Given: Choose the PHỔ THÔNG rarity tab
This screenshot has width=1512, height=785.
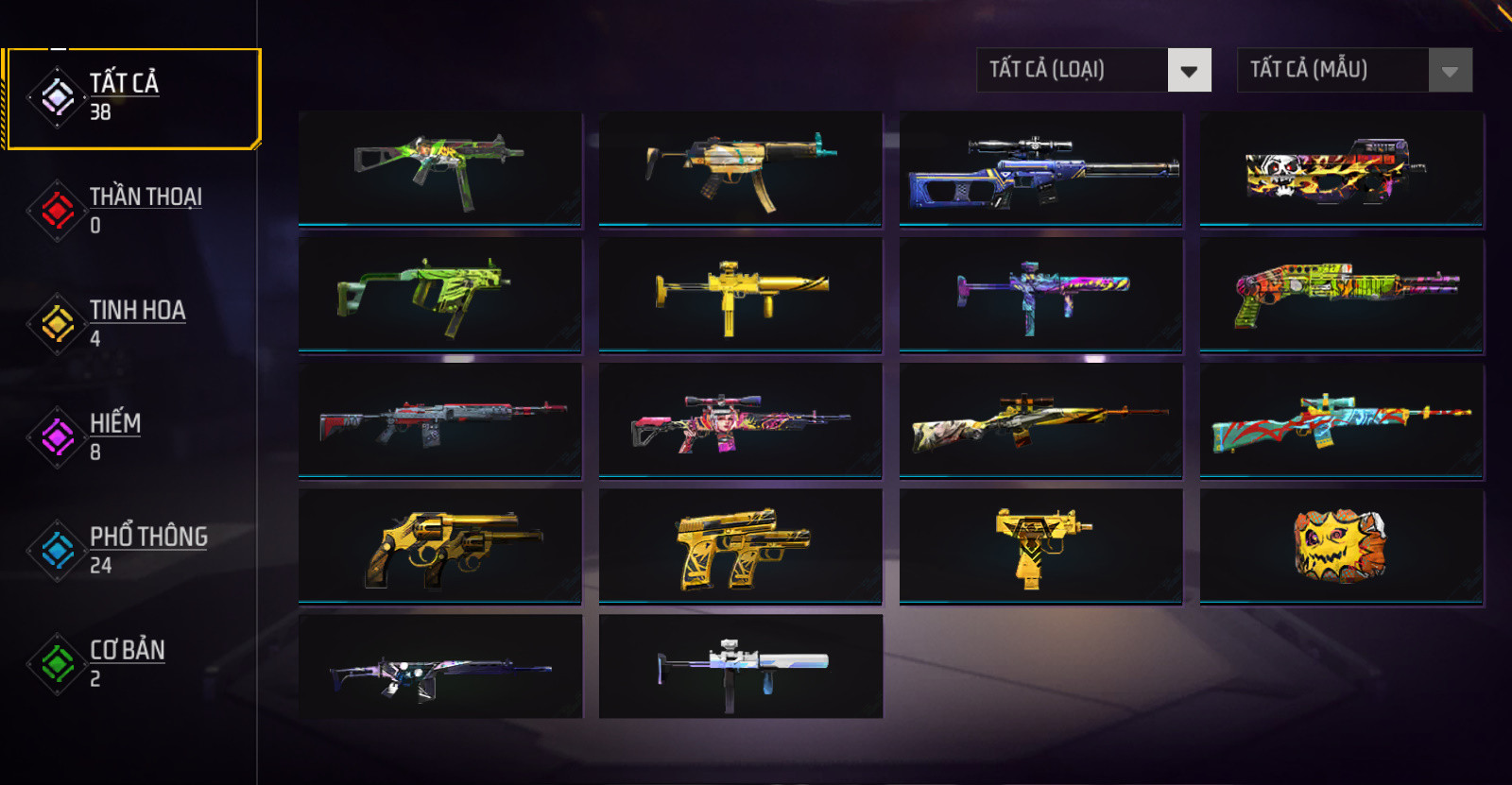Looking at the screenshot, I should tap(132, 550).
